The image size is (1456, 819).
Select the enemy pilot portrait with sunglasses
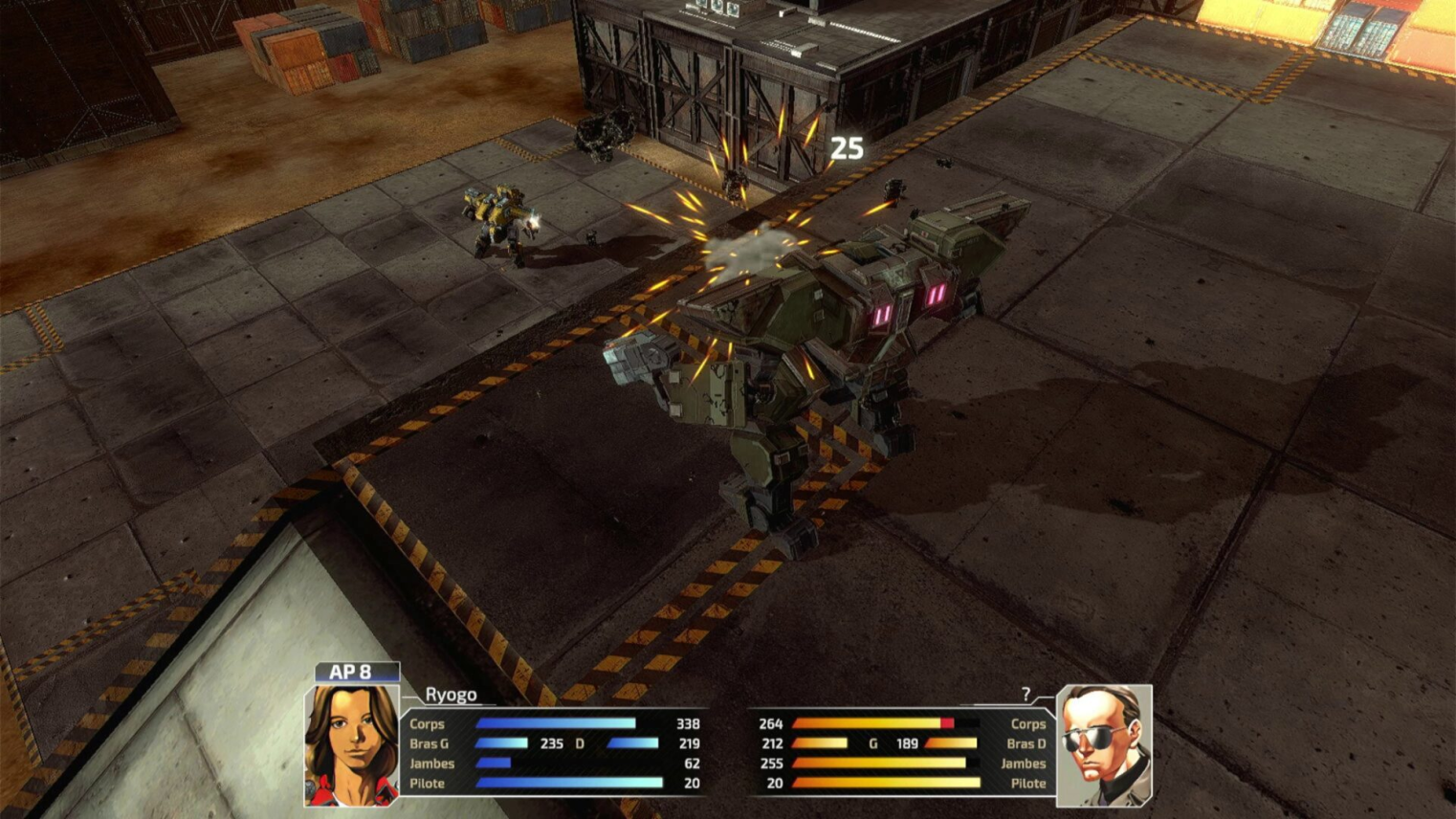1104,745
